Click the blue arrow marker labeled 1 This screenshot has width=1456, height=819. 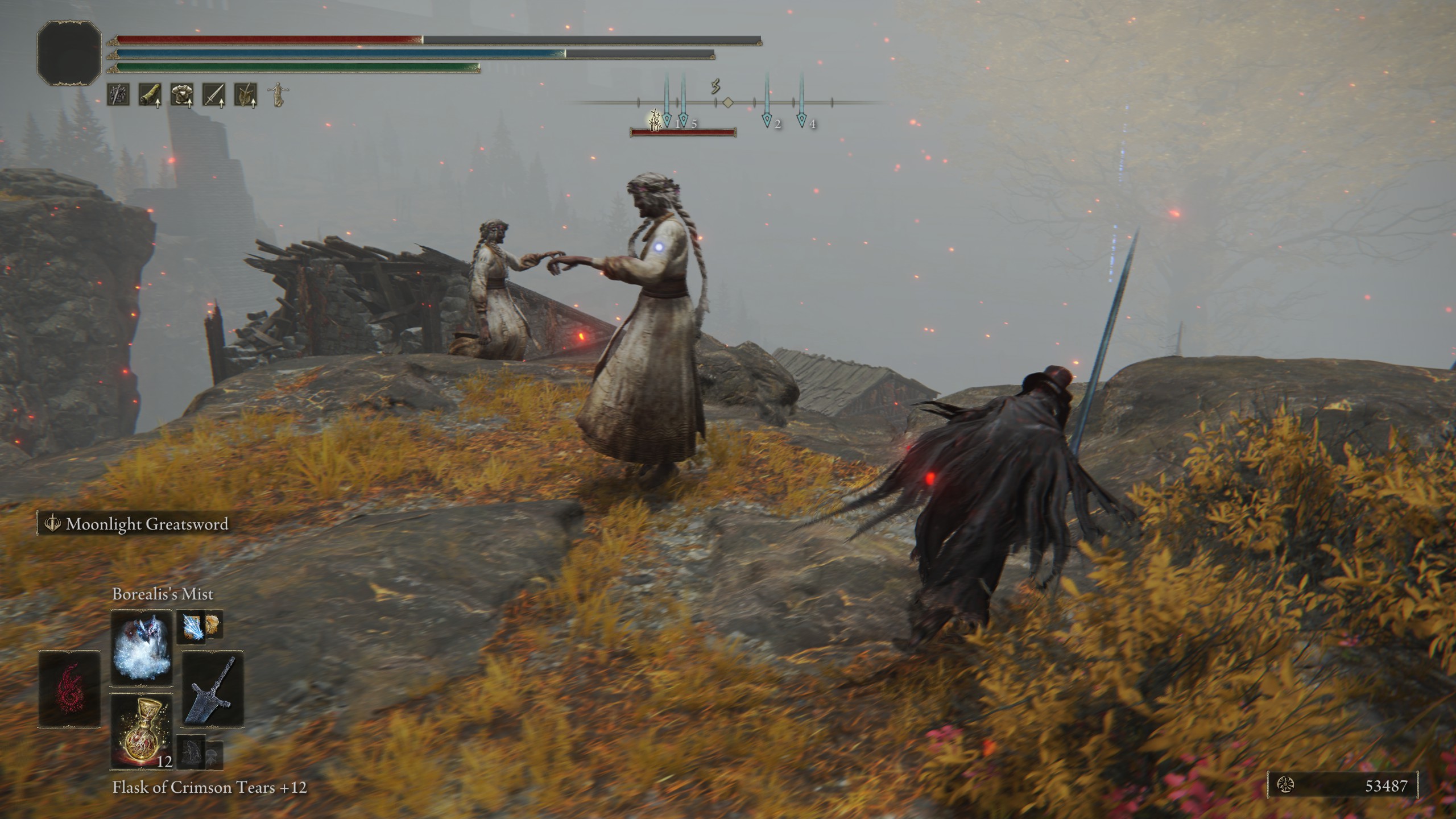(x=667, y=121)
